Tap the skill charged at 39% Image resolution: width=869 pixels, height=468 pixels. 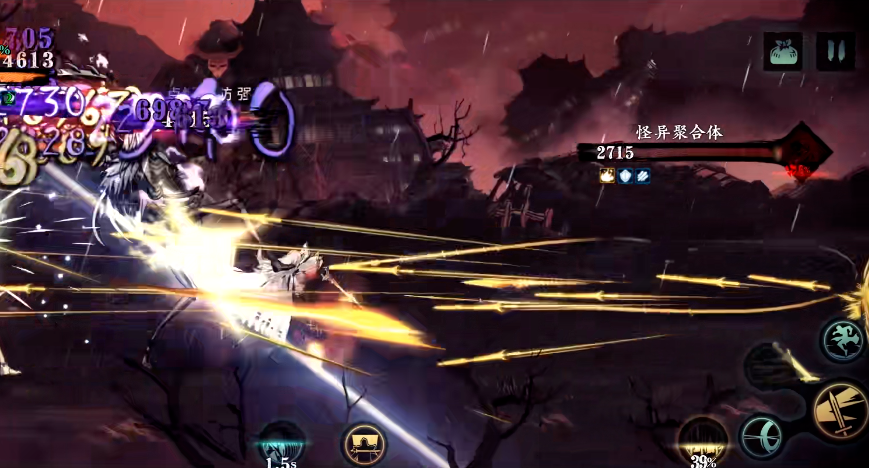[703, 440]
